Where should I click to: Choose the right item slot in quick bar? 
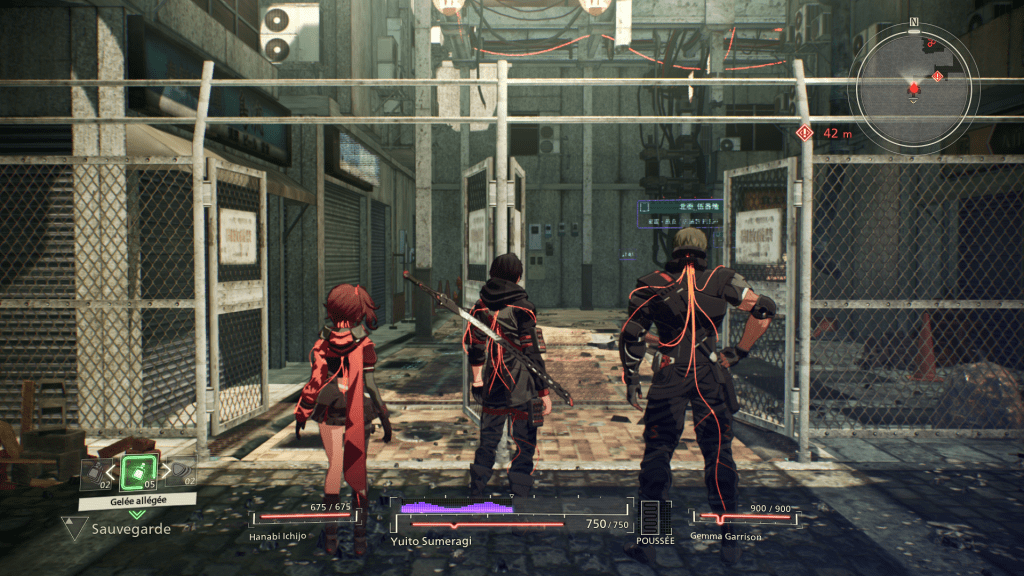click(x=181, y=473)
